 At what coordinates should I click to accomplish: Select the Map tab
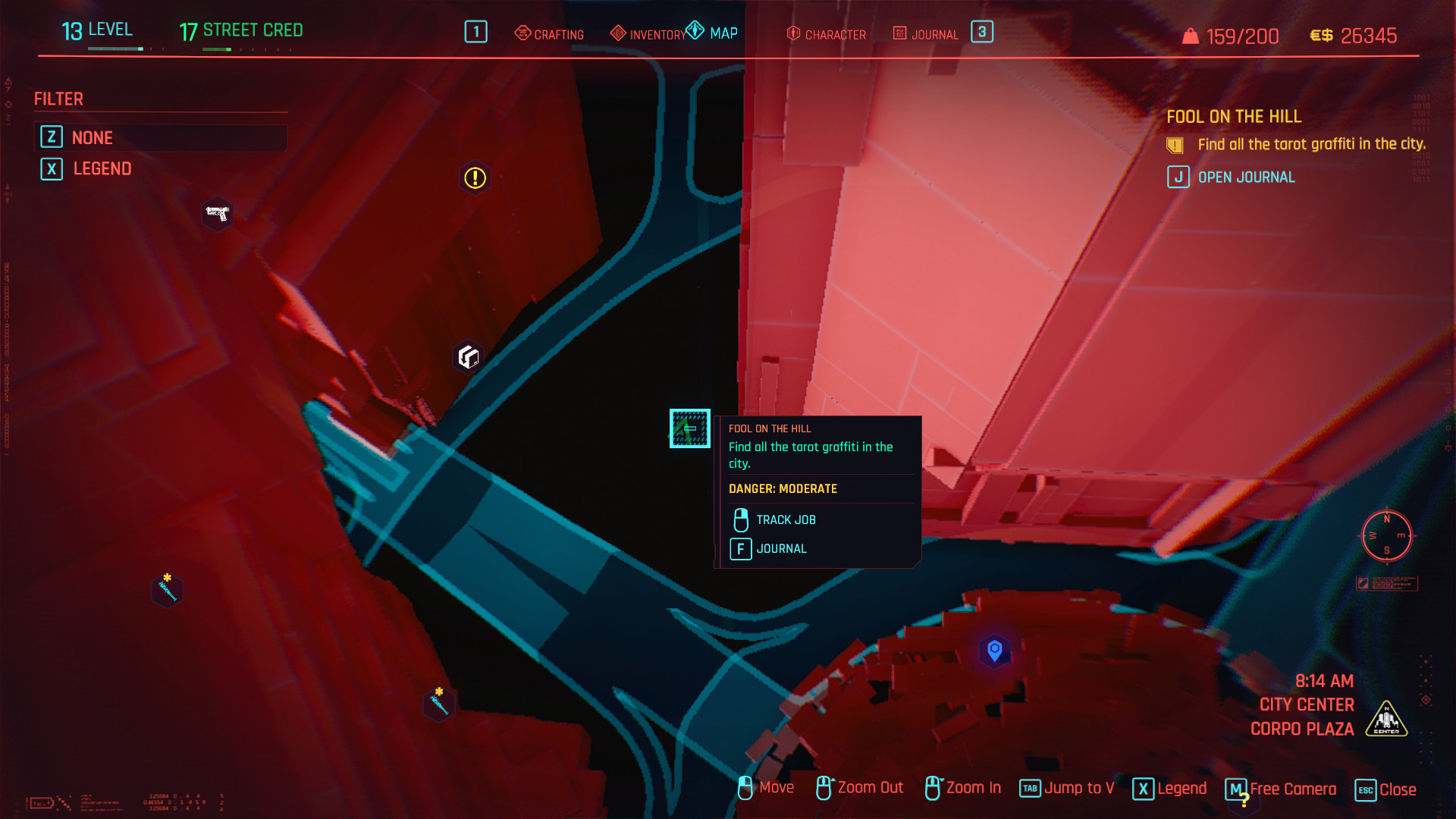pyautogui.click(x=713, y=33)
